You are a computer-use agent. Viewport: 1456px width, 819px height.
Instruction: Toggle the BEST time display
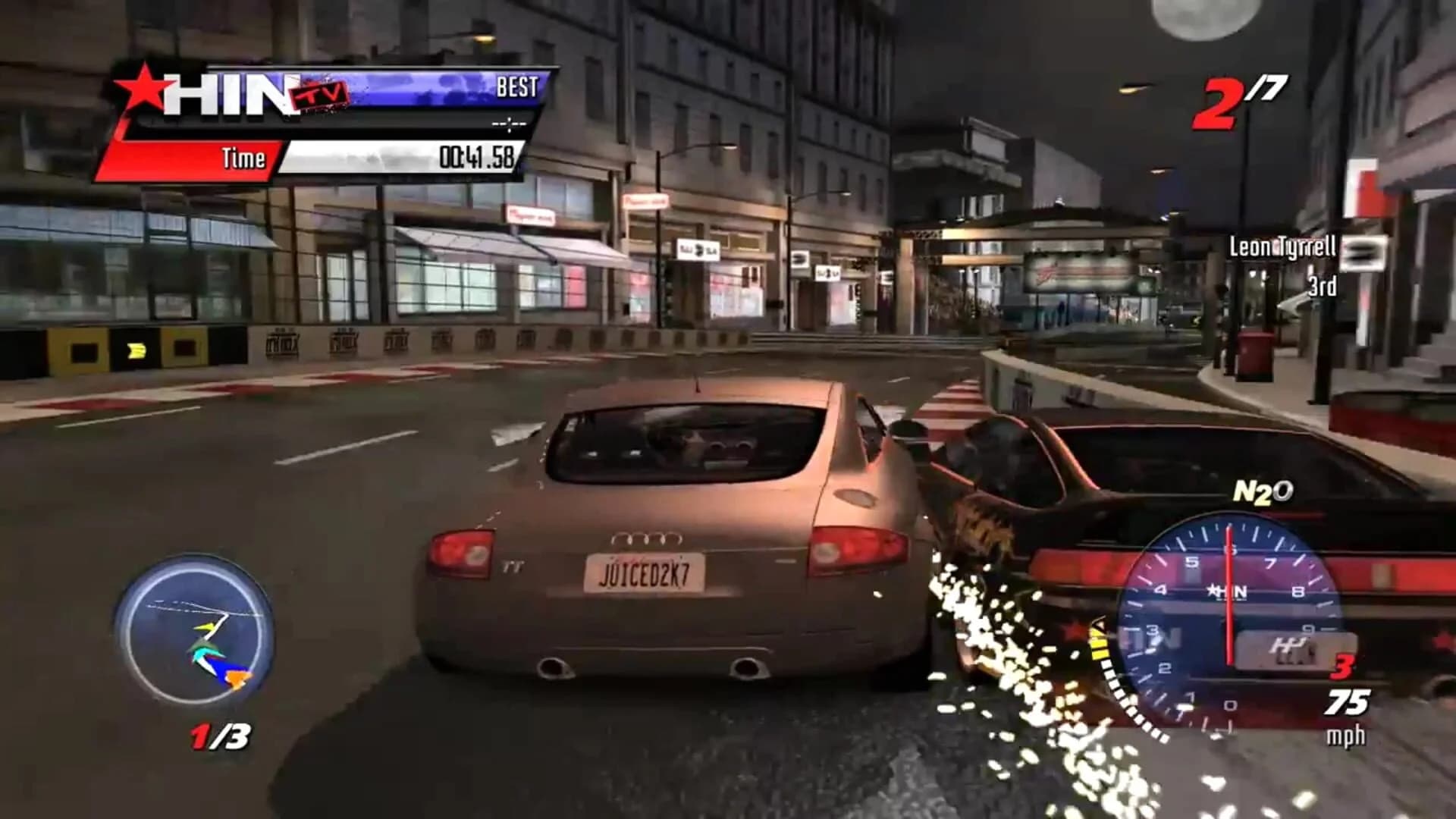pyautogui.click(x=516, y=87)
